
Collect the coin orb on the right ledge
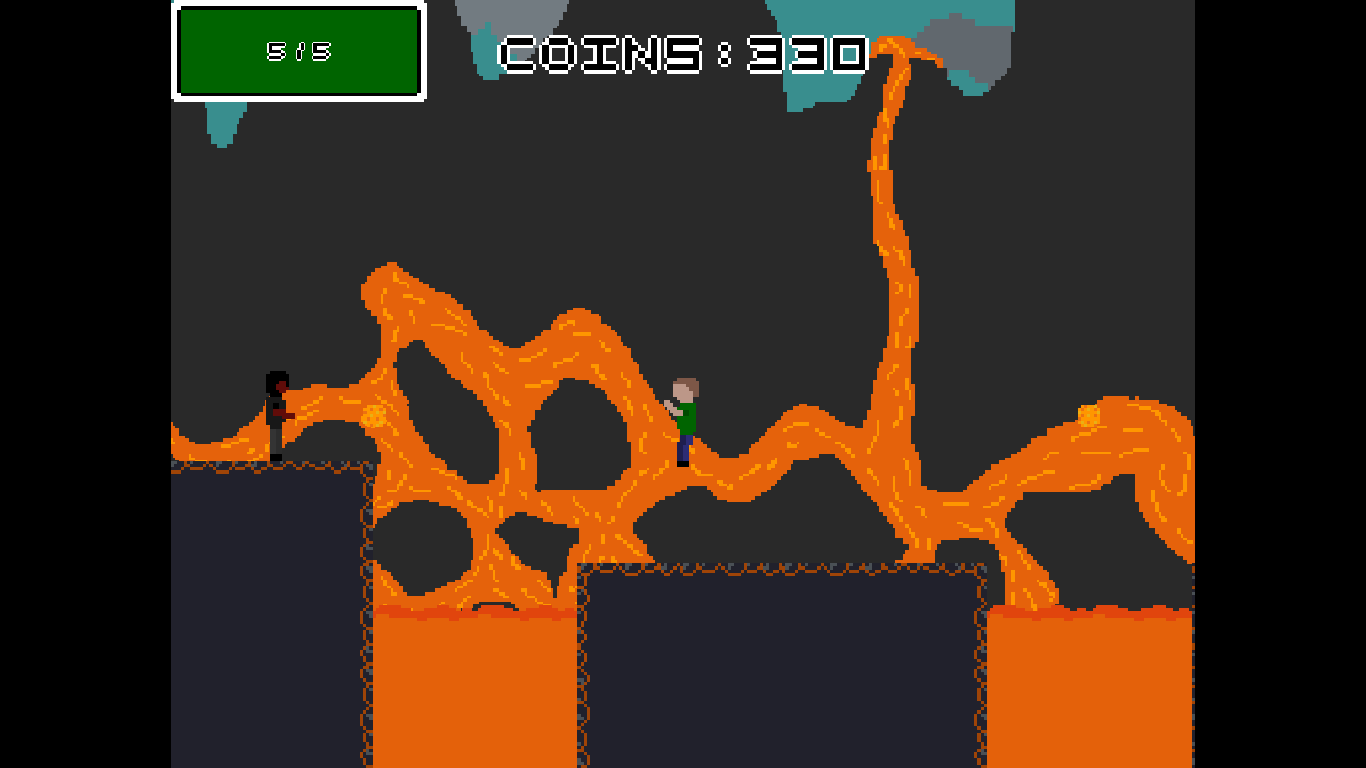[1089, 416]
